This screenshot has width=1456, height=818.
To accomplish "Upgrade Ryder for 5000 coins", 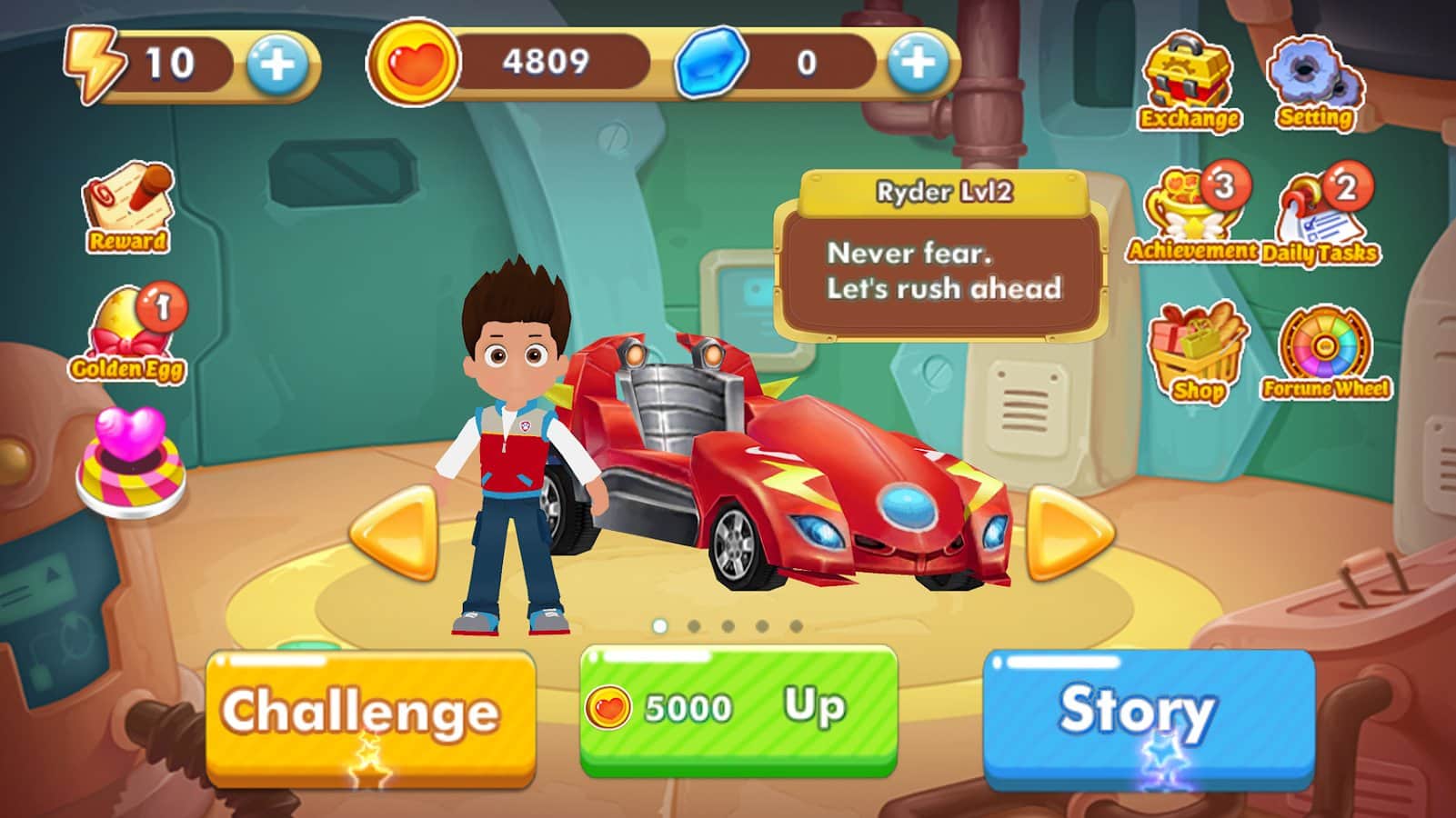I will [x=738, y=710].
